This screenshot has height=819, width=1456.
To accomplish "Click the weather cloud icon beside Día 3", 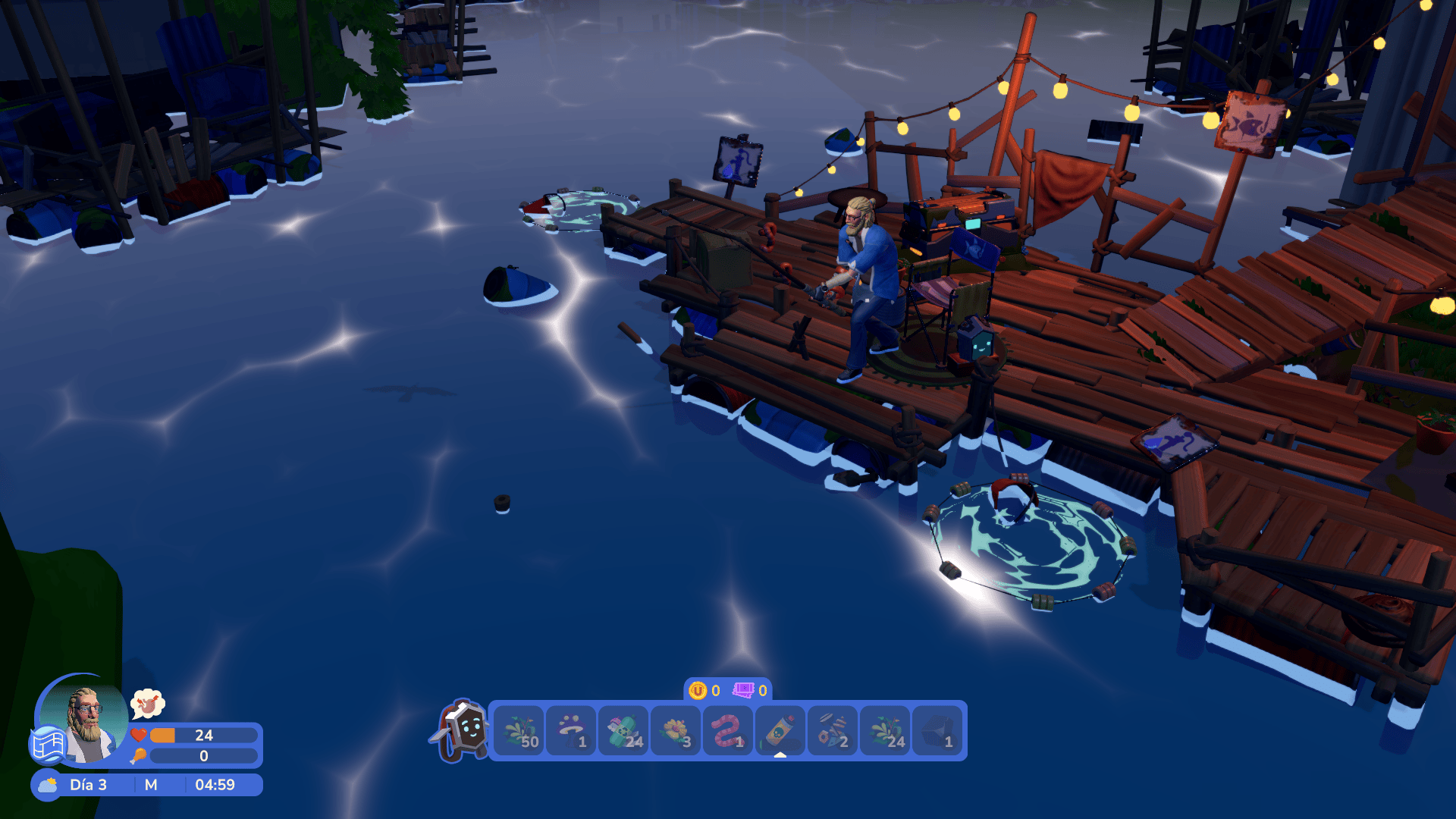I will (x=48, y=785).
